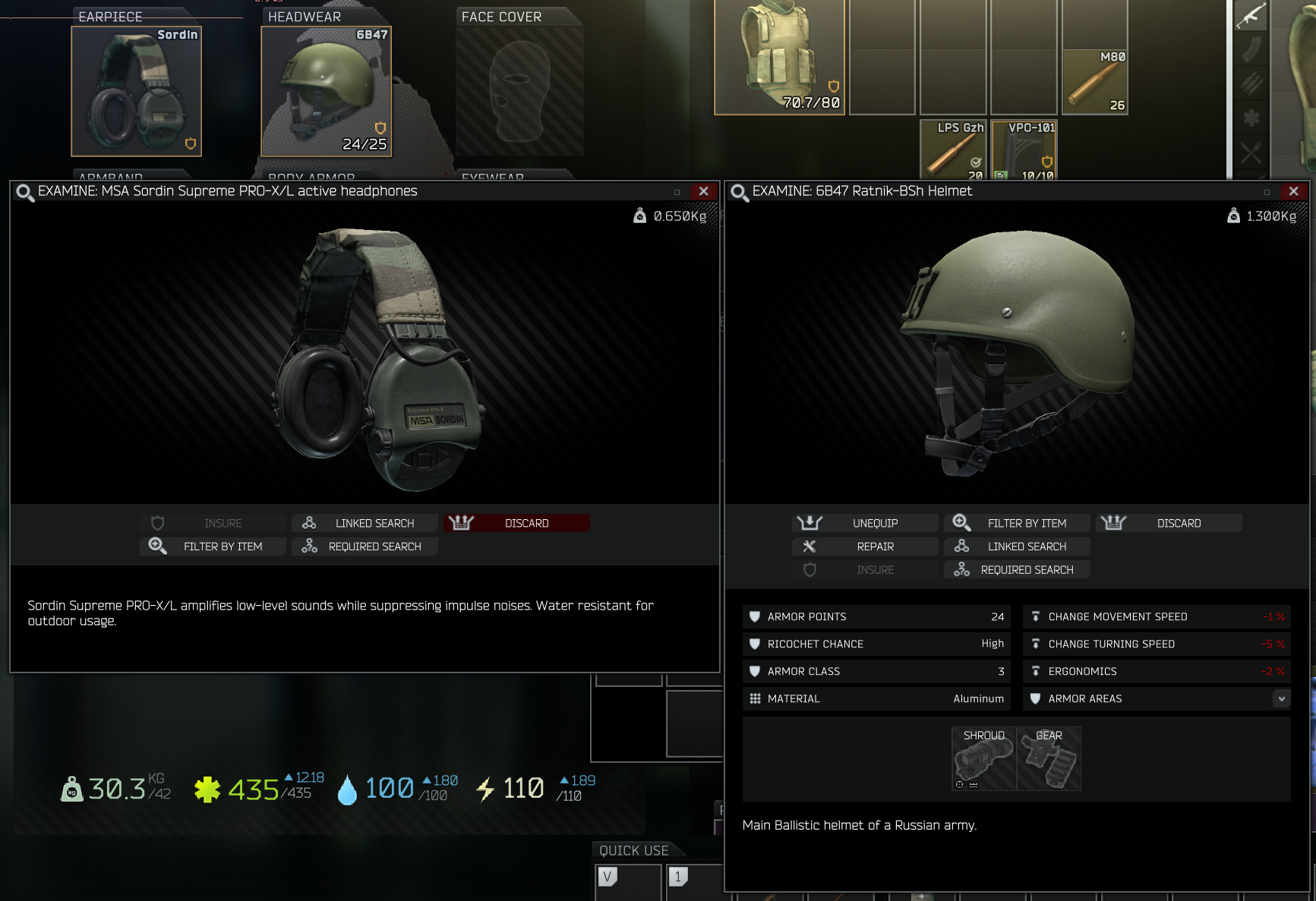Image resolution: width=1316 pixels, height=901 pixels.
Task: Click the meds category icon in the sidebar
Action: pyautogui.click(x=1251, y=118)
